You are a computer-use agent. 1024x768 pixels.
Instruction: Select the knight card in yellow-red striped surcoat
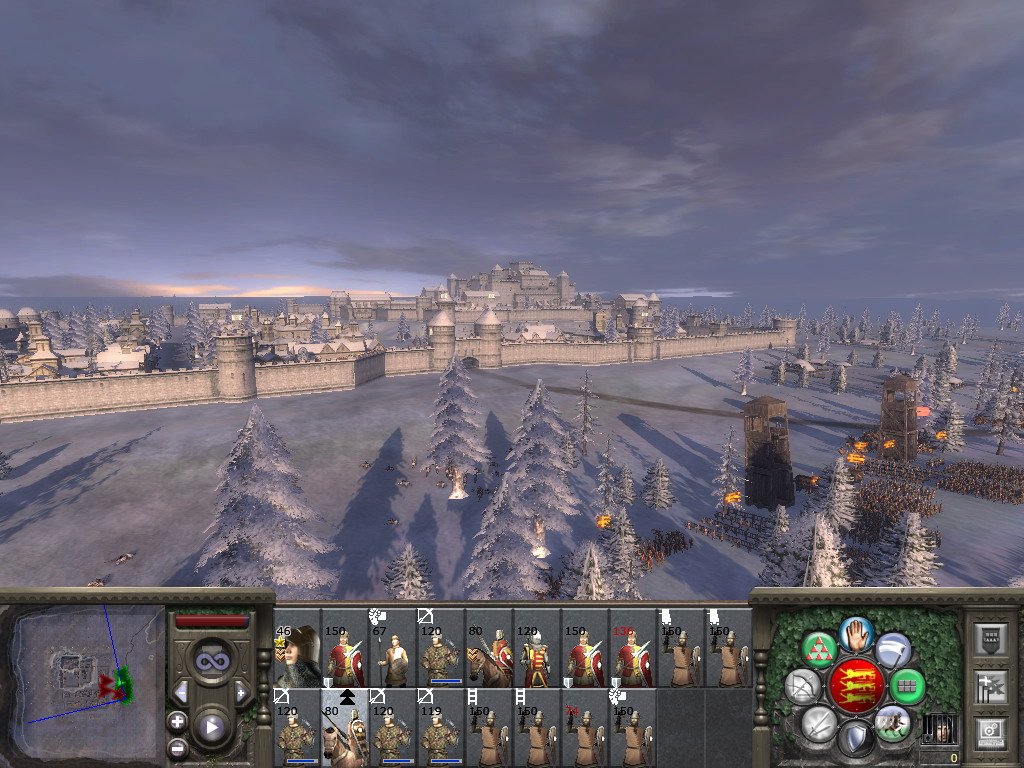(x=537, y=648)
